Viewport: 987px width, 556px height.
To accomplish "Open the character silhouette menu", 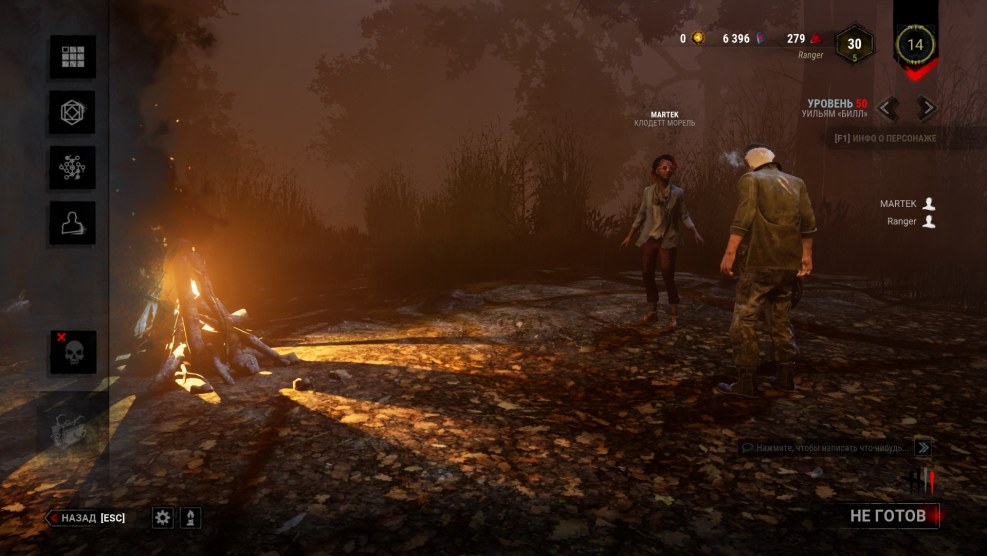I will [x=73, y=224].
